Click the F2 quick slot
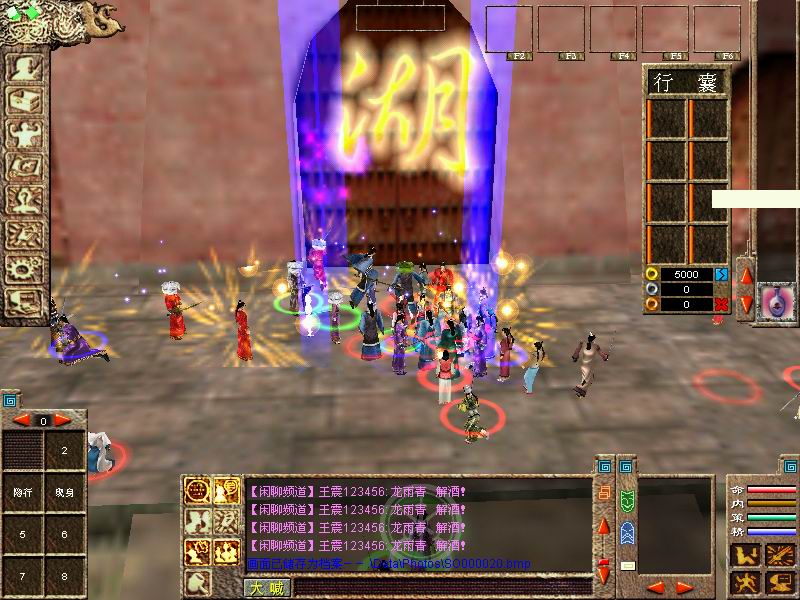This screenshot has height=600, width=800. coord(509,28)
